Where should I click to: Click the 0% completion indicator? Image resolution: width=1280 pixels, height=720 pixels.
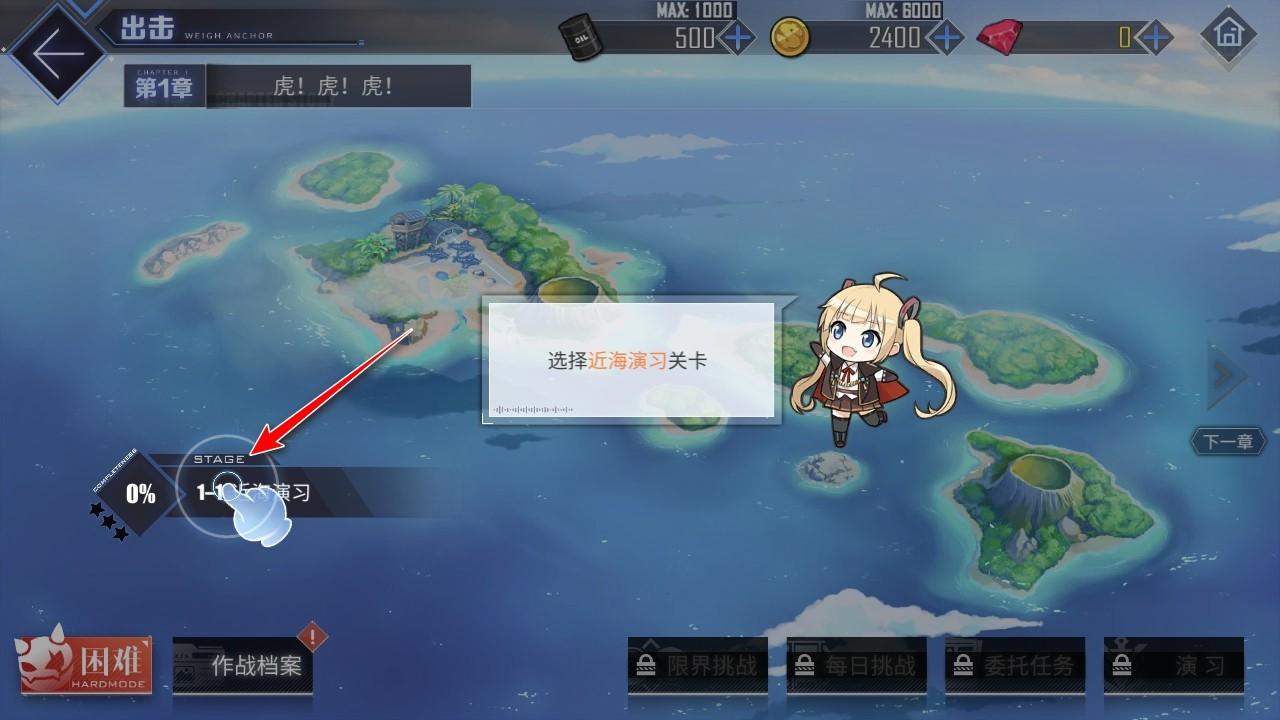tap(140, 491)
